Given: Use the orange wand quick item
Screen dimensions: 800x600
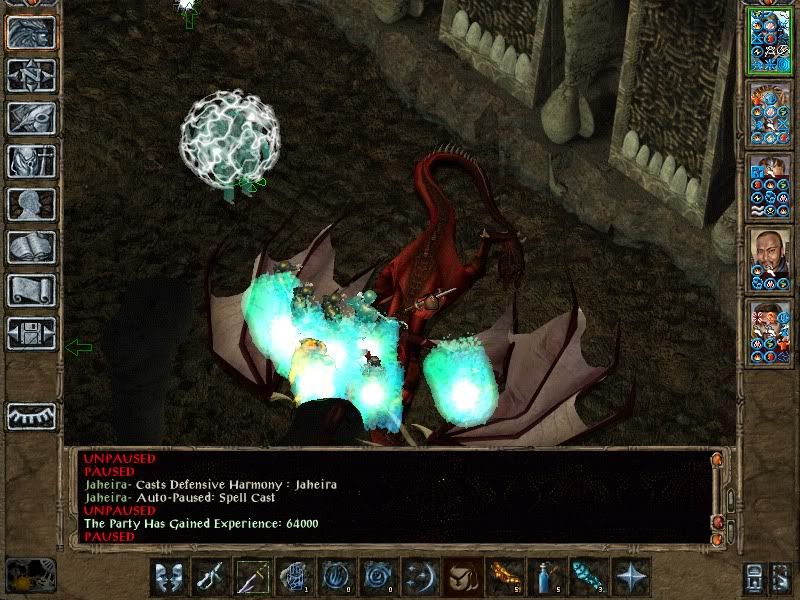Looking at the screenshot, I should click(503, 577).
